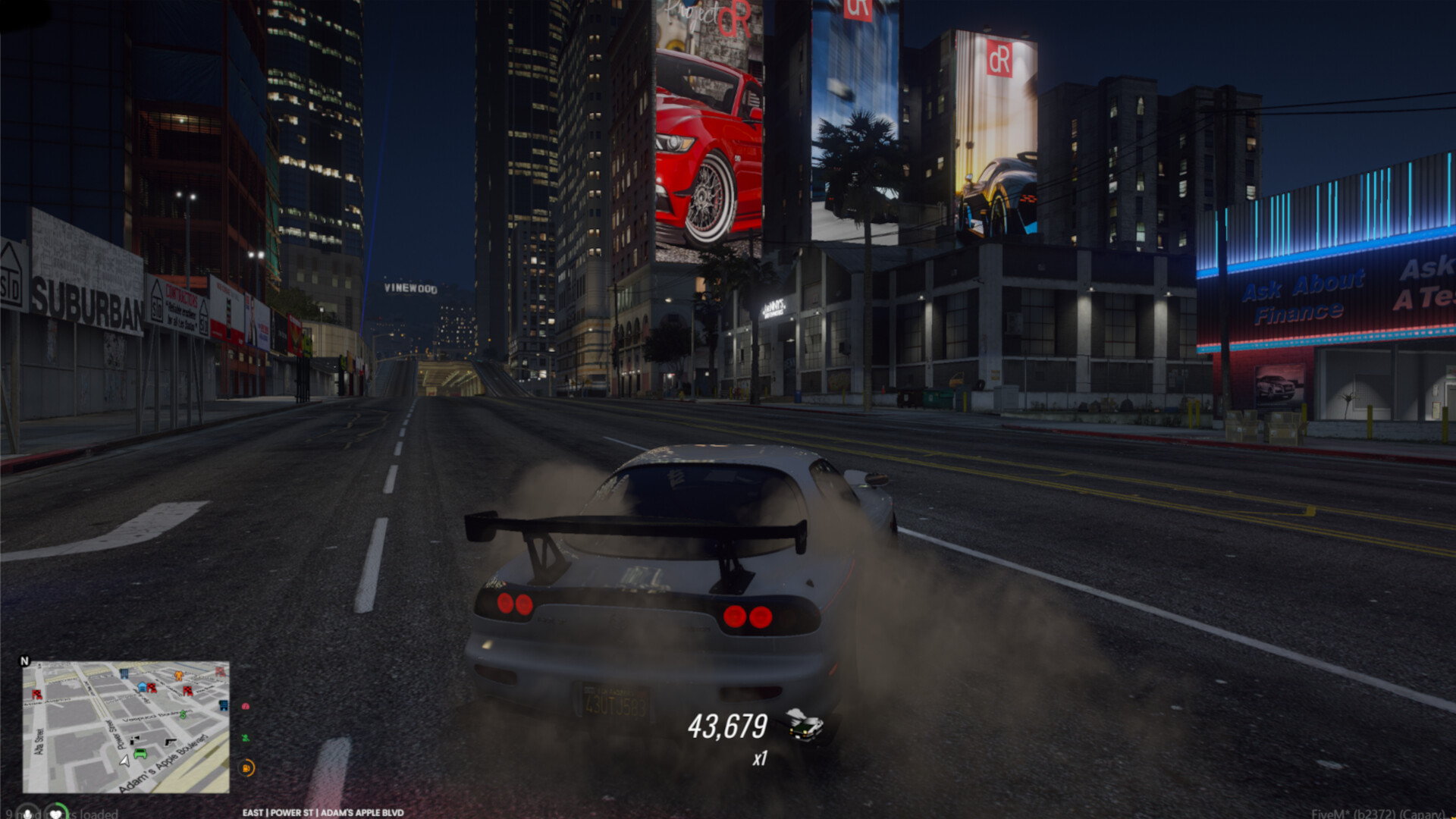Select the green dollar sign map marker
1456x819 pixels.
[183, 714]
